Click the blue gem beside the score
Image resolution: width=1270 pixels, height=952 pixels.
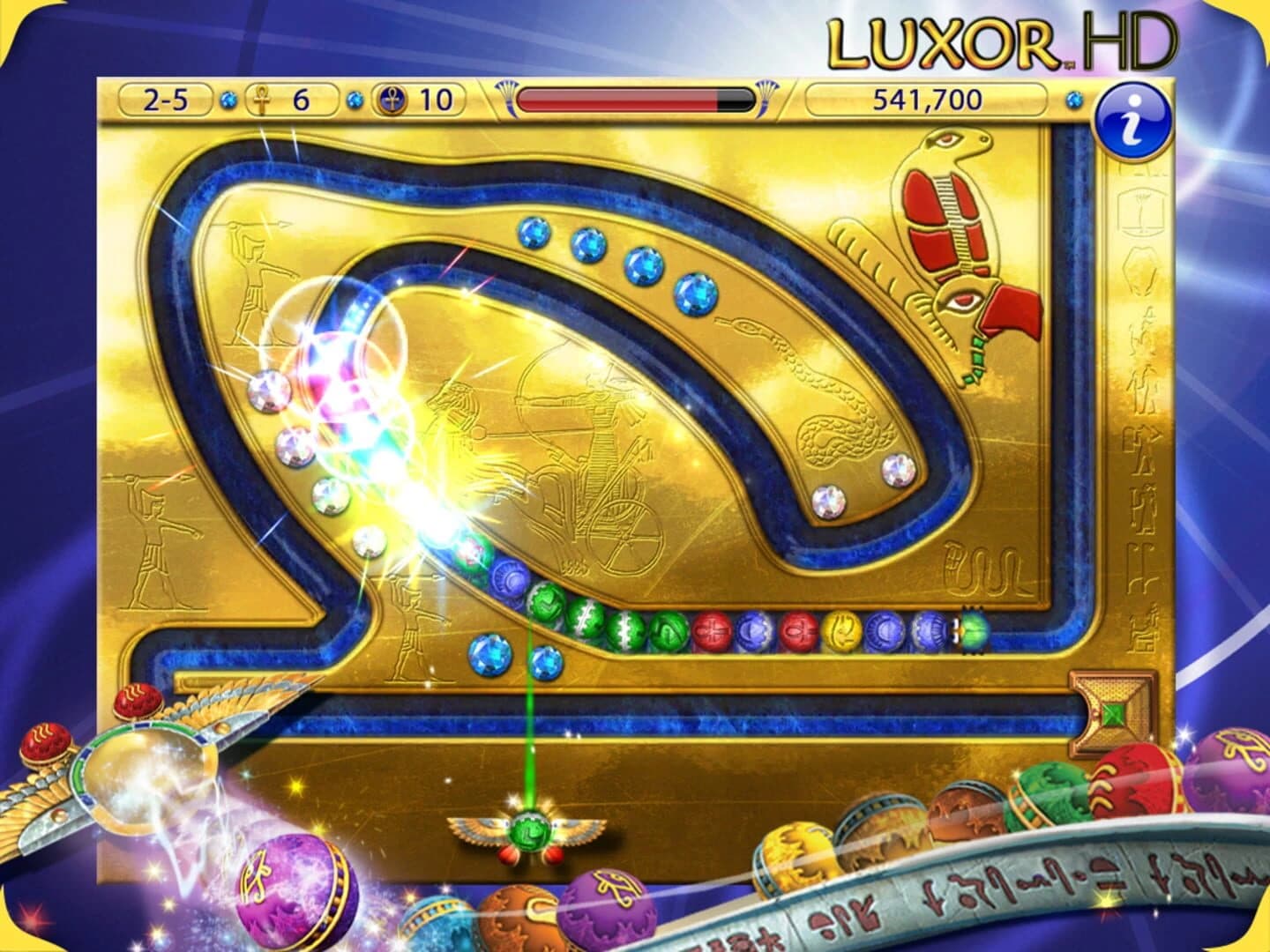point(1074,100)
